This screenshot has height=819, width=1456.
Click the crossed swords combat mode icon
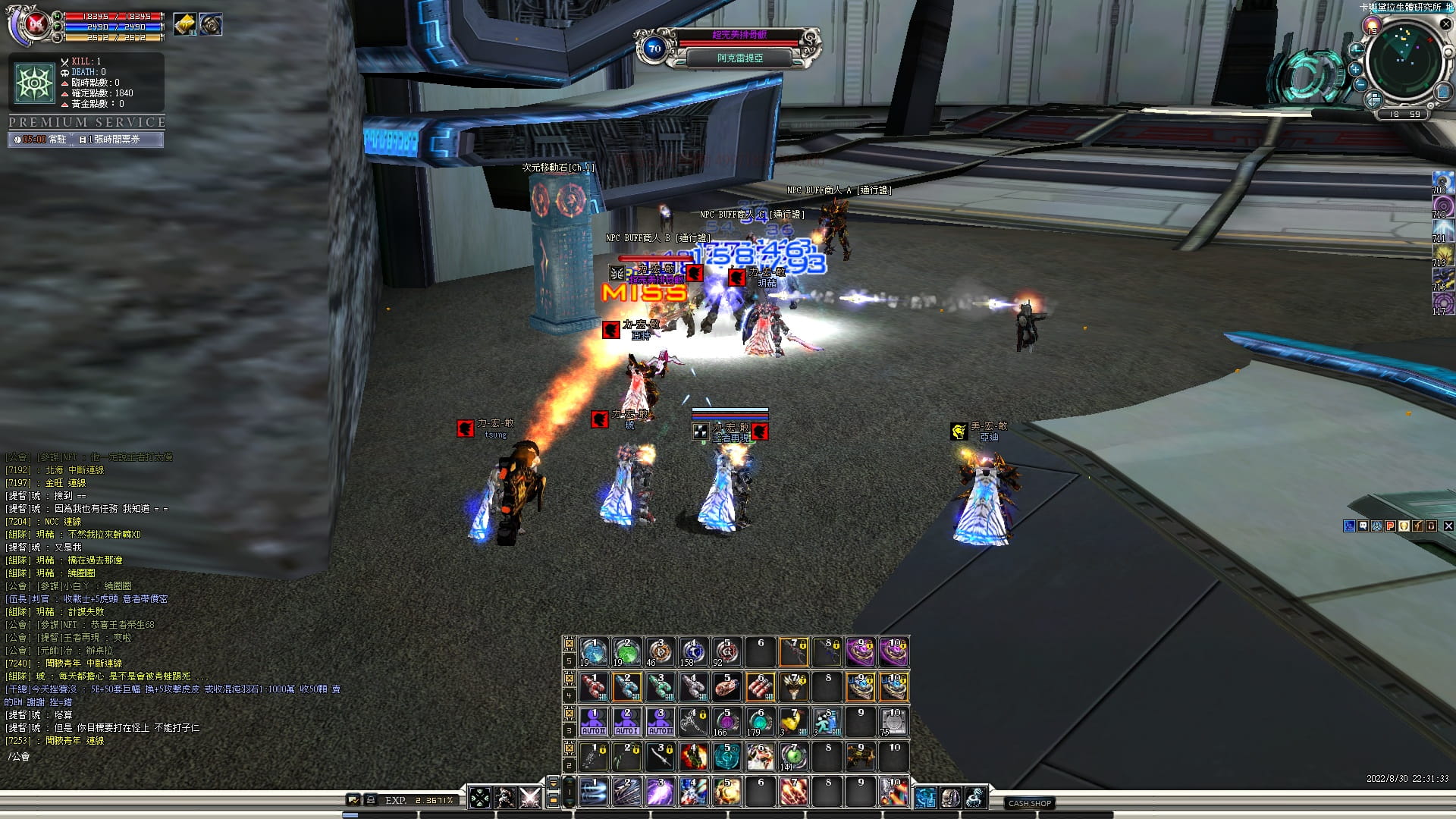click(529, 798)
